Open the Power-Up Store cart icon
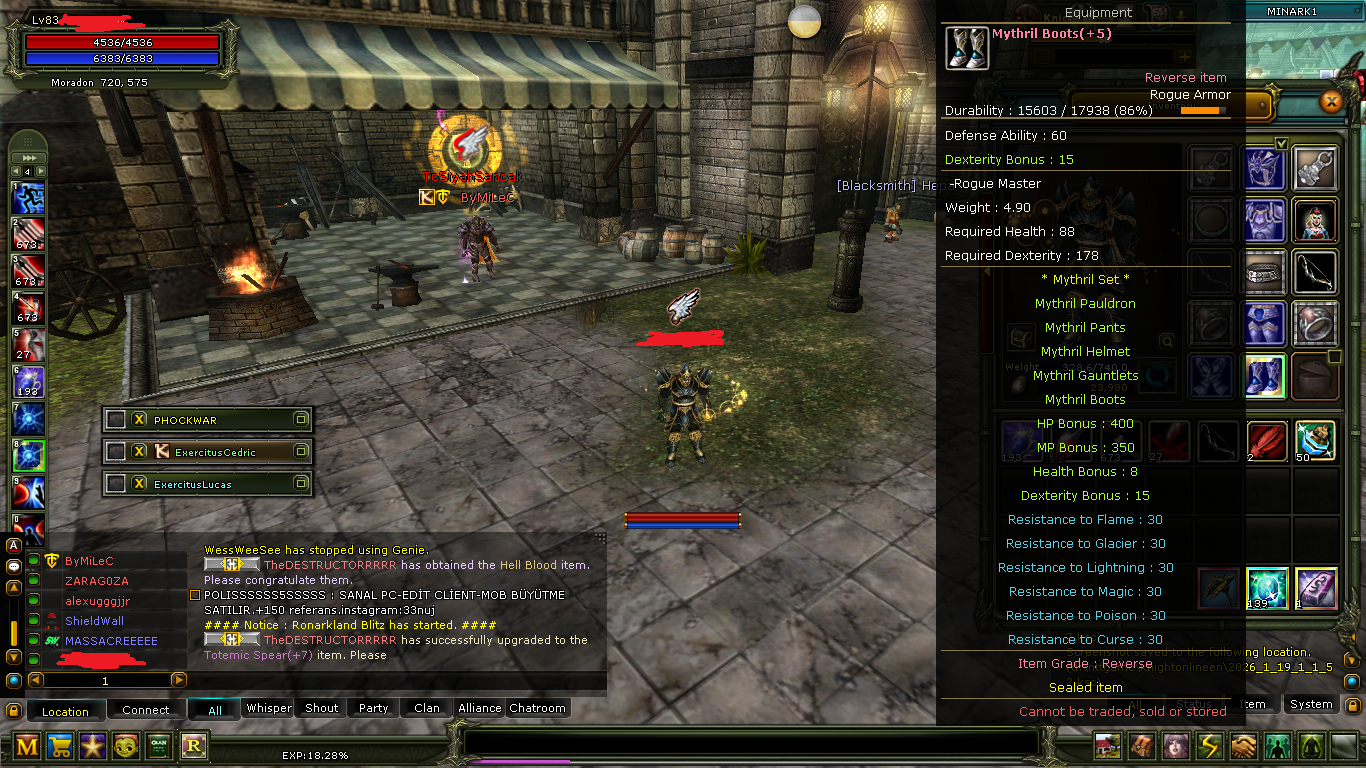 tap(59, 745)
